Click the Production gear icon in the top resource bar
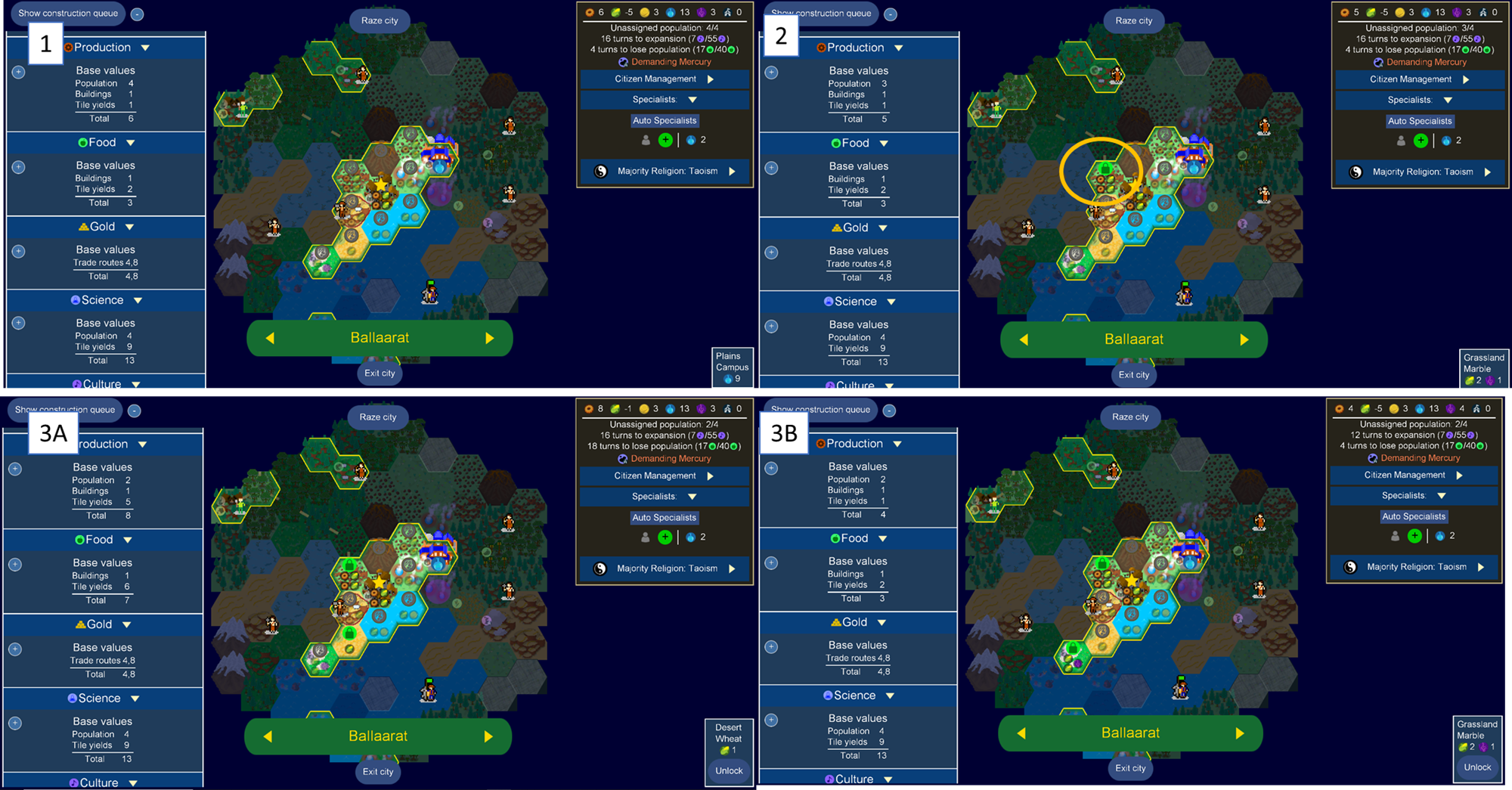 [x=590, y=12]
